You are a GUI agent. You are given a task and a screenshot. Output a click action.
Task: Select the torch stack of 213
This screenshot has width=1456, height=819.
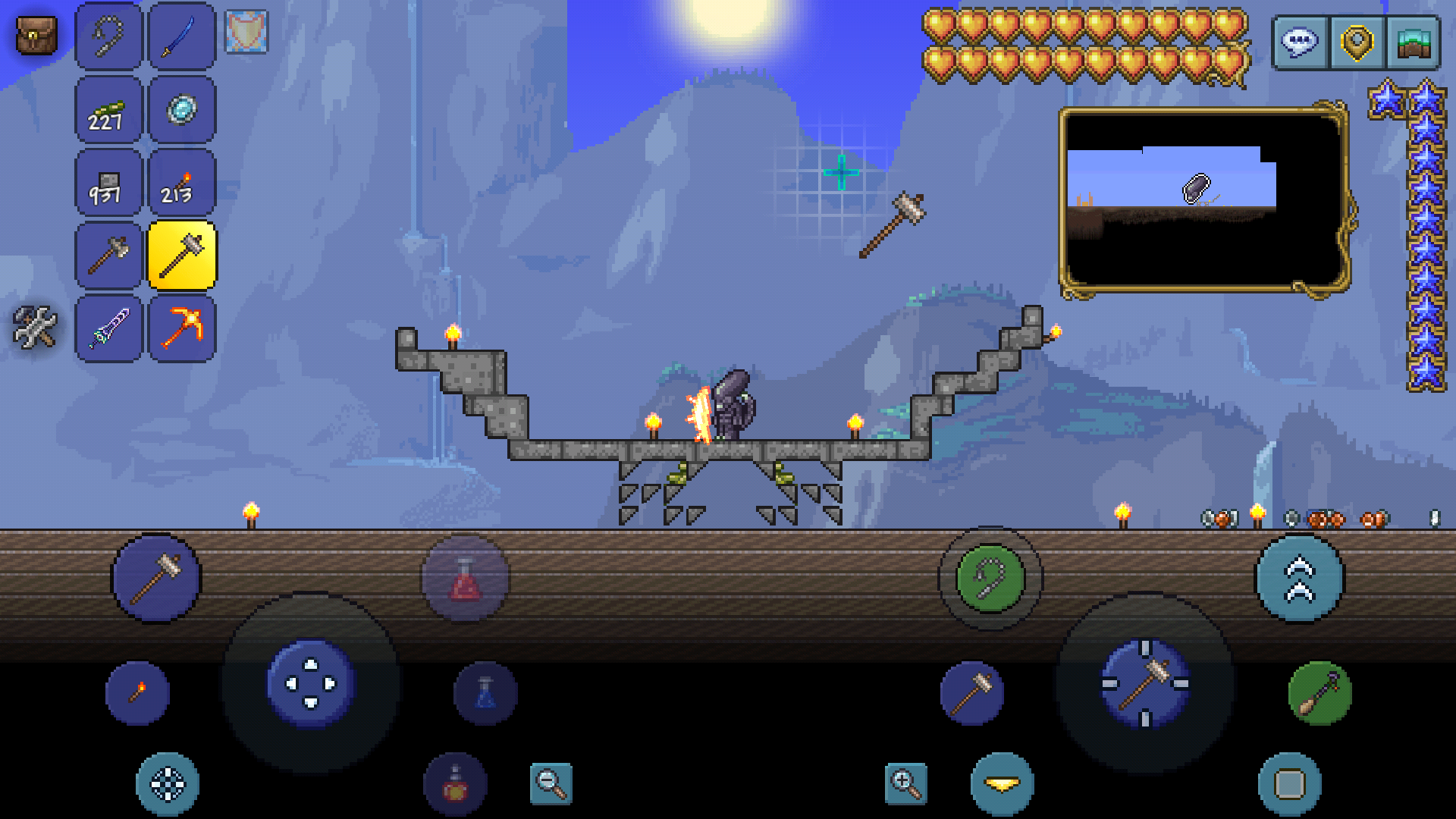(x=182, y=184)
